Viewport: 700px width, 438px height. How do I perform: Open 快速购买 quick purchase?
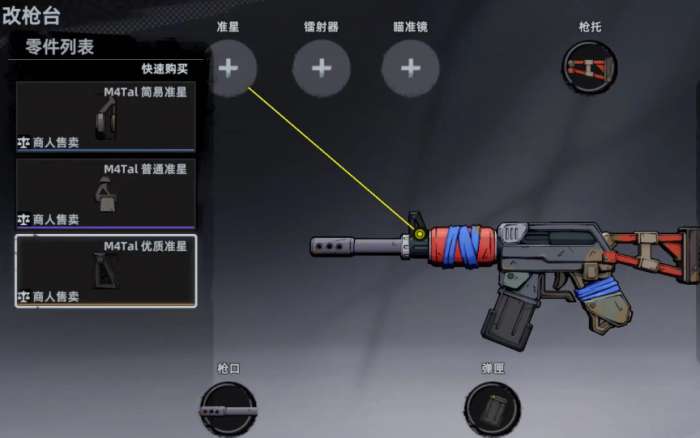point(164,70)
